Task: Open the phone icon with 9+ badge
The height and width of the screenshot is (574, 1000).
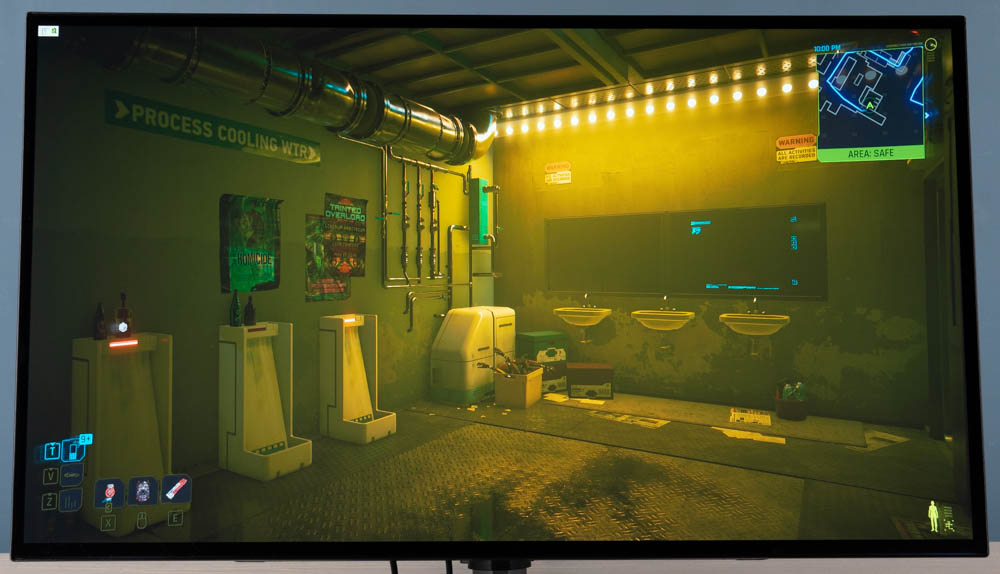Action: (x=73, y=450)
